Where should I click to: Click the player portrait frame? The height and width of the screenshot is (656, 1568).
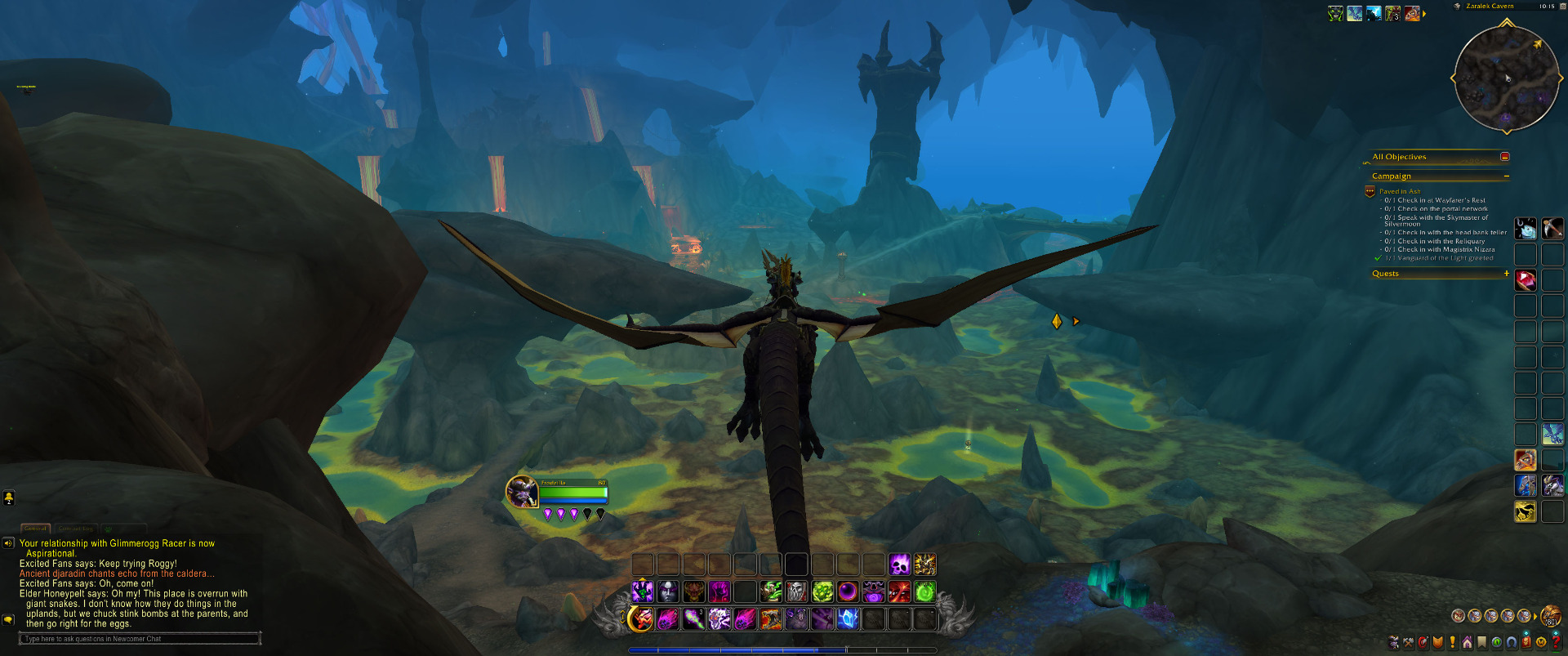(x=521, y=492)
